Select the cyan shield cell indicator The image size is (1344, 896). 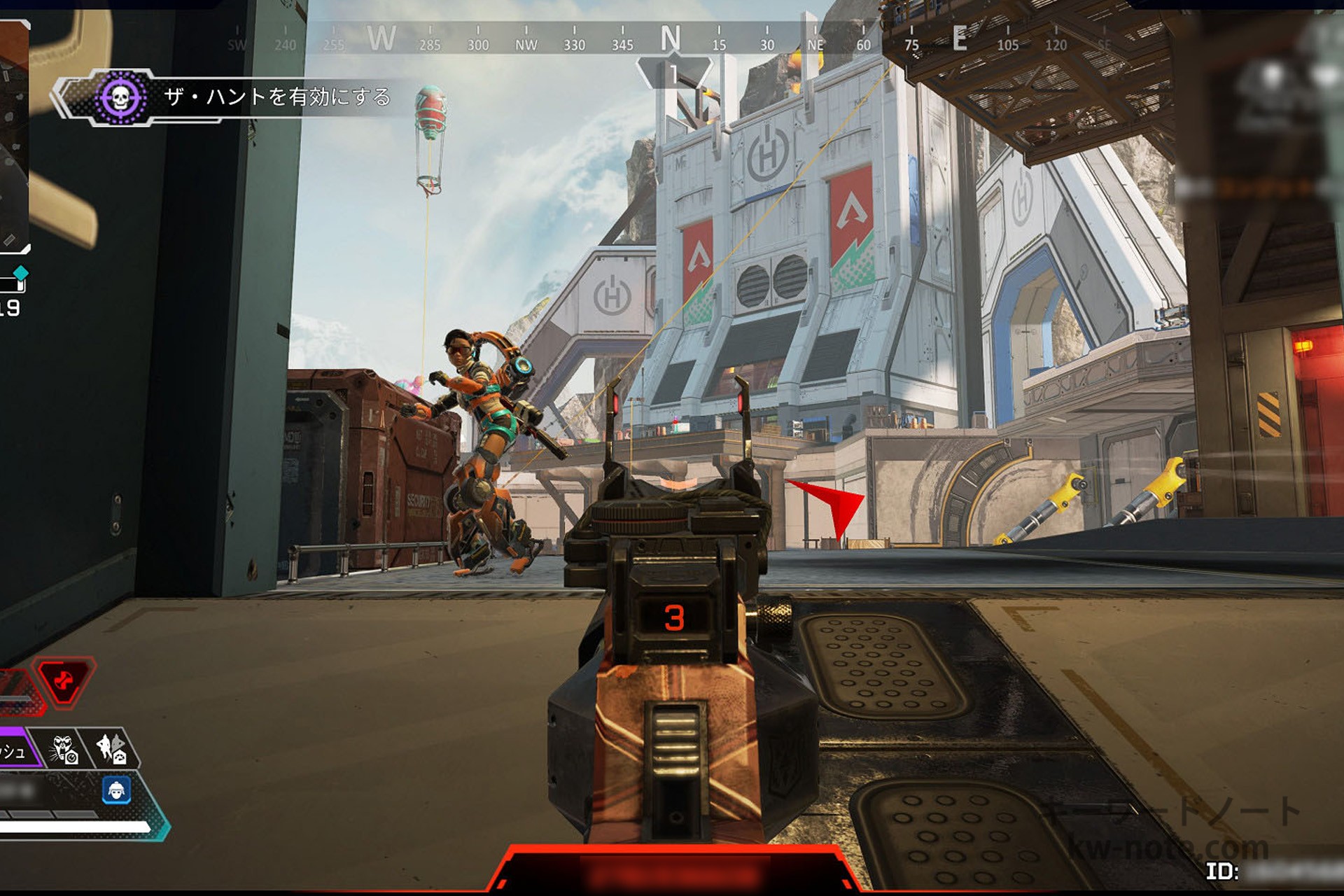pos(19,272)
